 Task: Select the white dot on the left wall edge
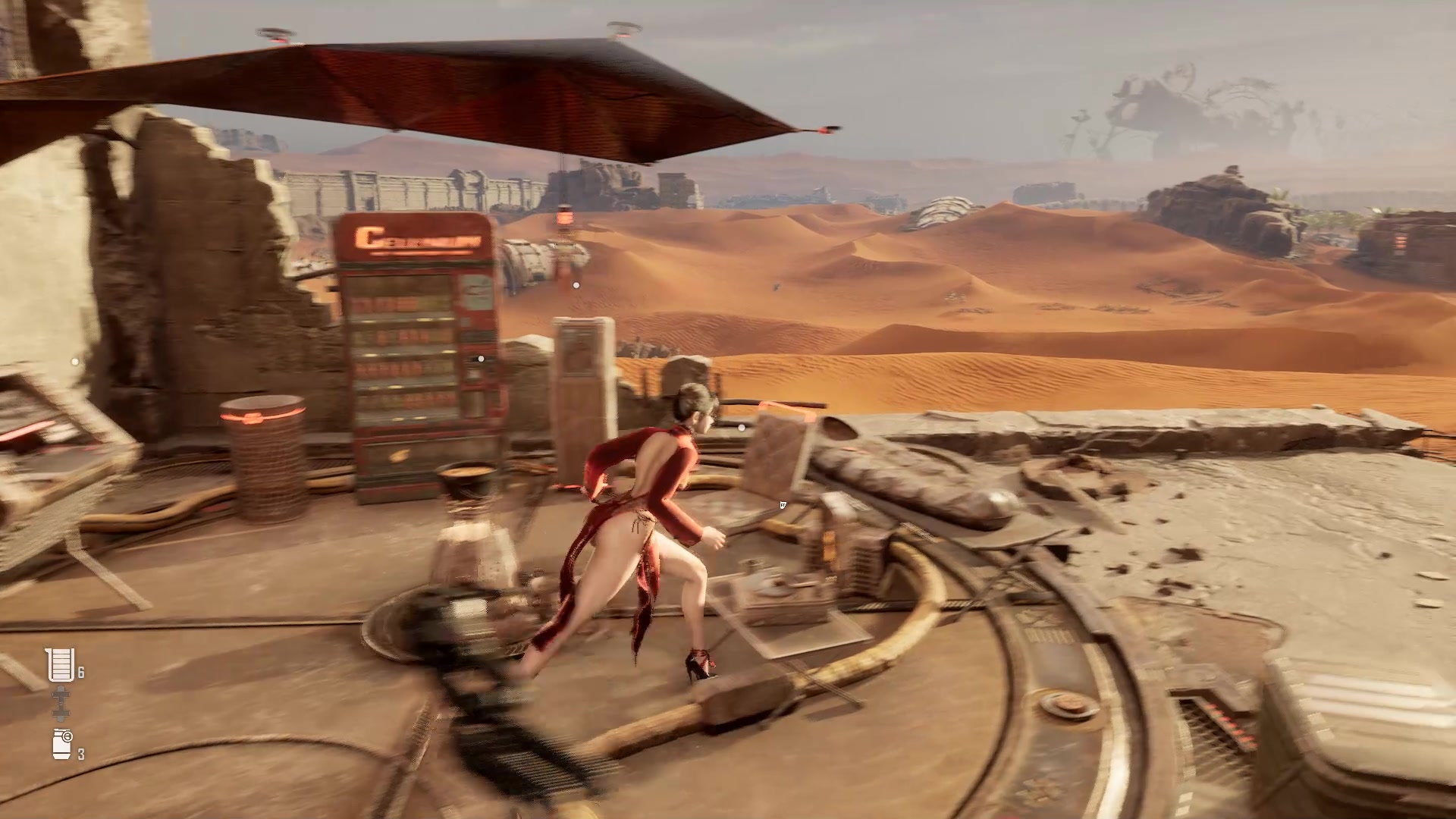tap(74, 362)
